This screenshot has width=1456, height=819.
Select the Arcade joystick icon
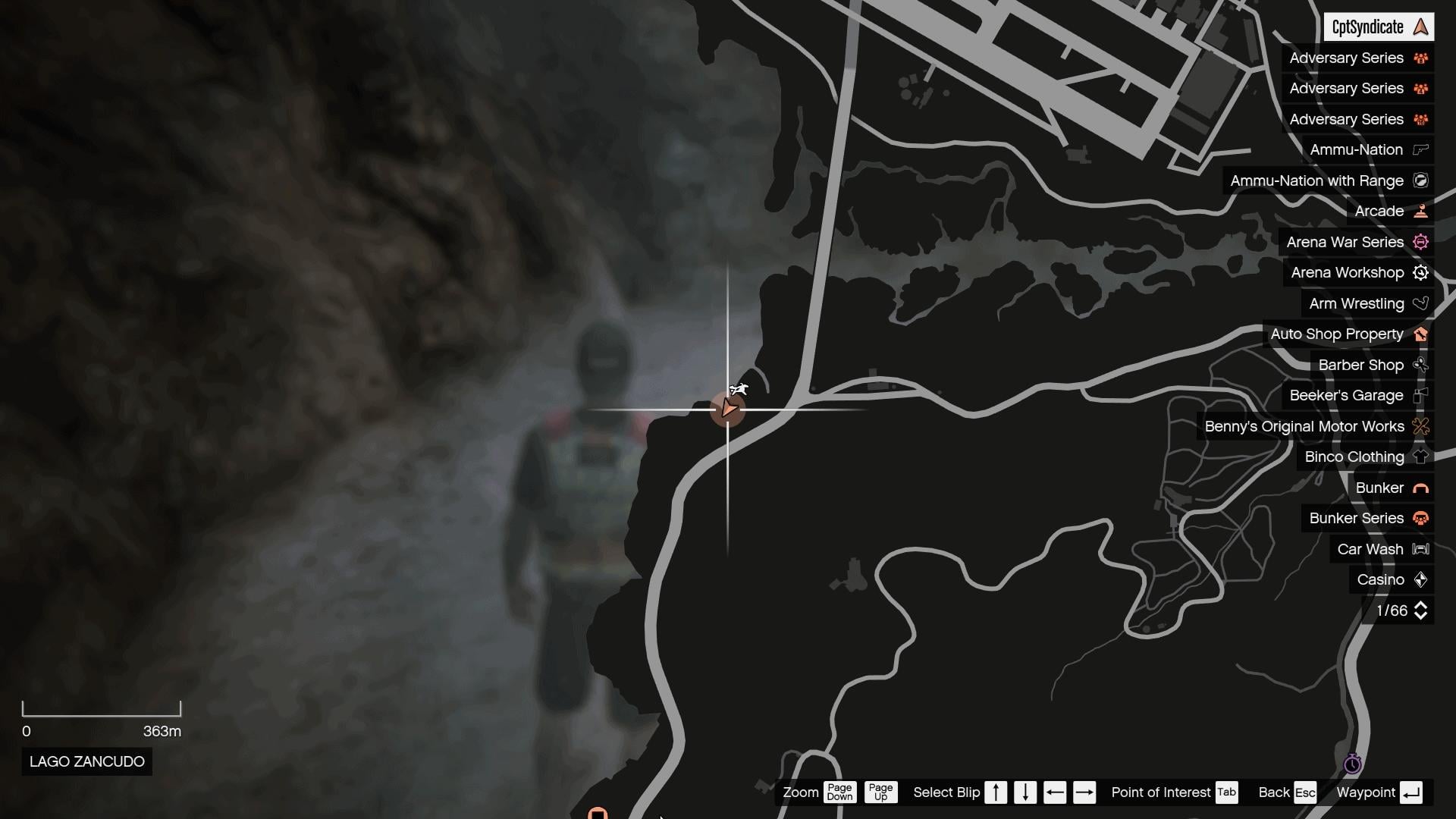tap(1421, 211)
